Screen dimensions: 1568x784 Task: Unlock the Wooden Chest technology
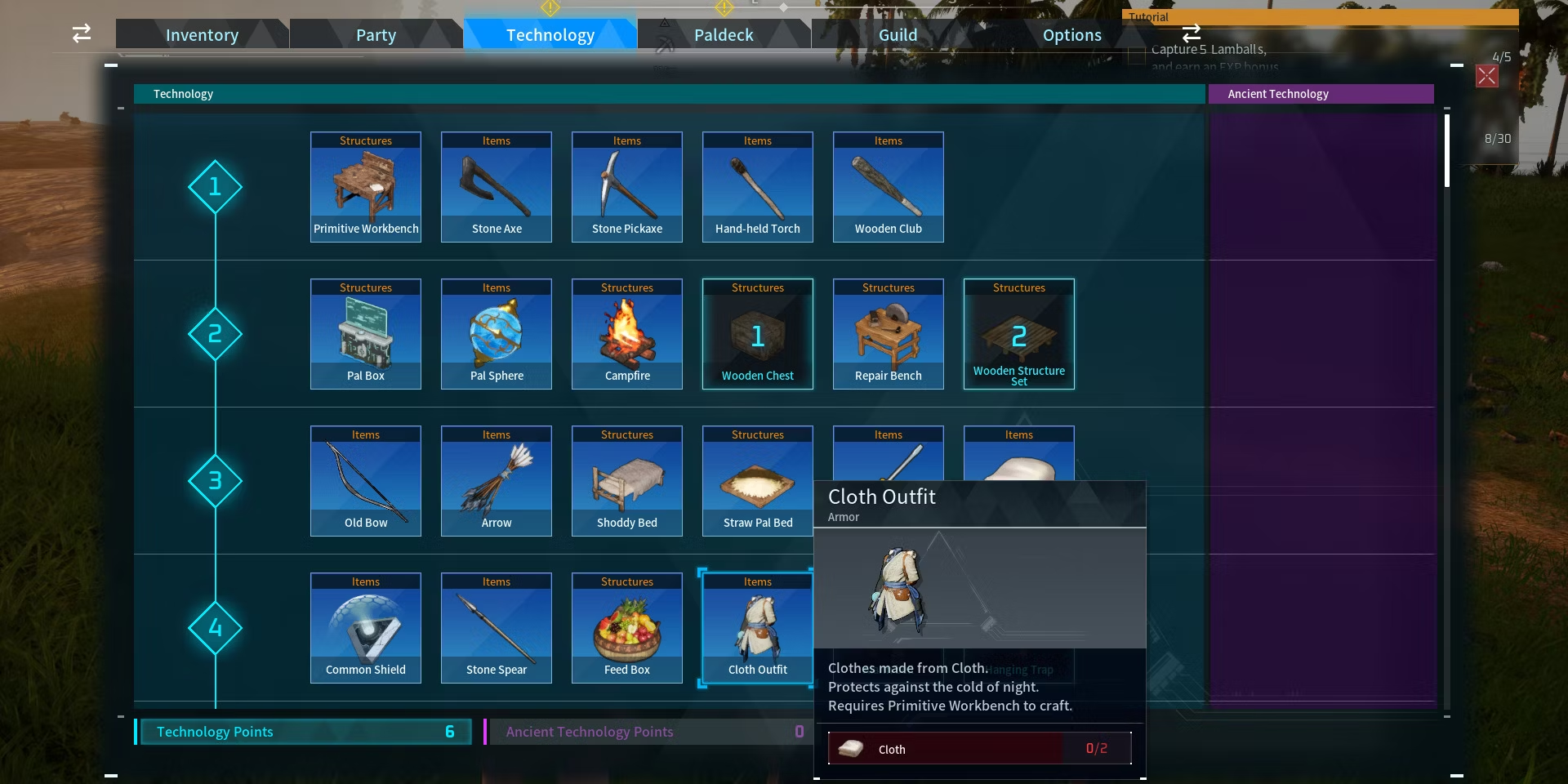[758, 334]
